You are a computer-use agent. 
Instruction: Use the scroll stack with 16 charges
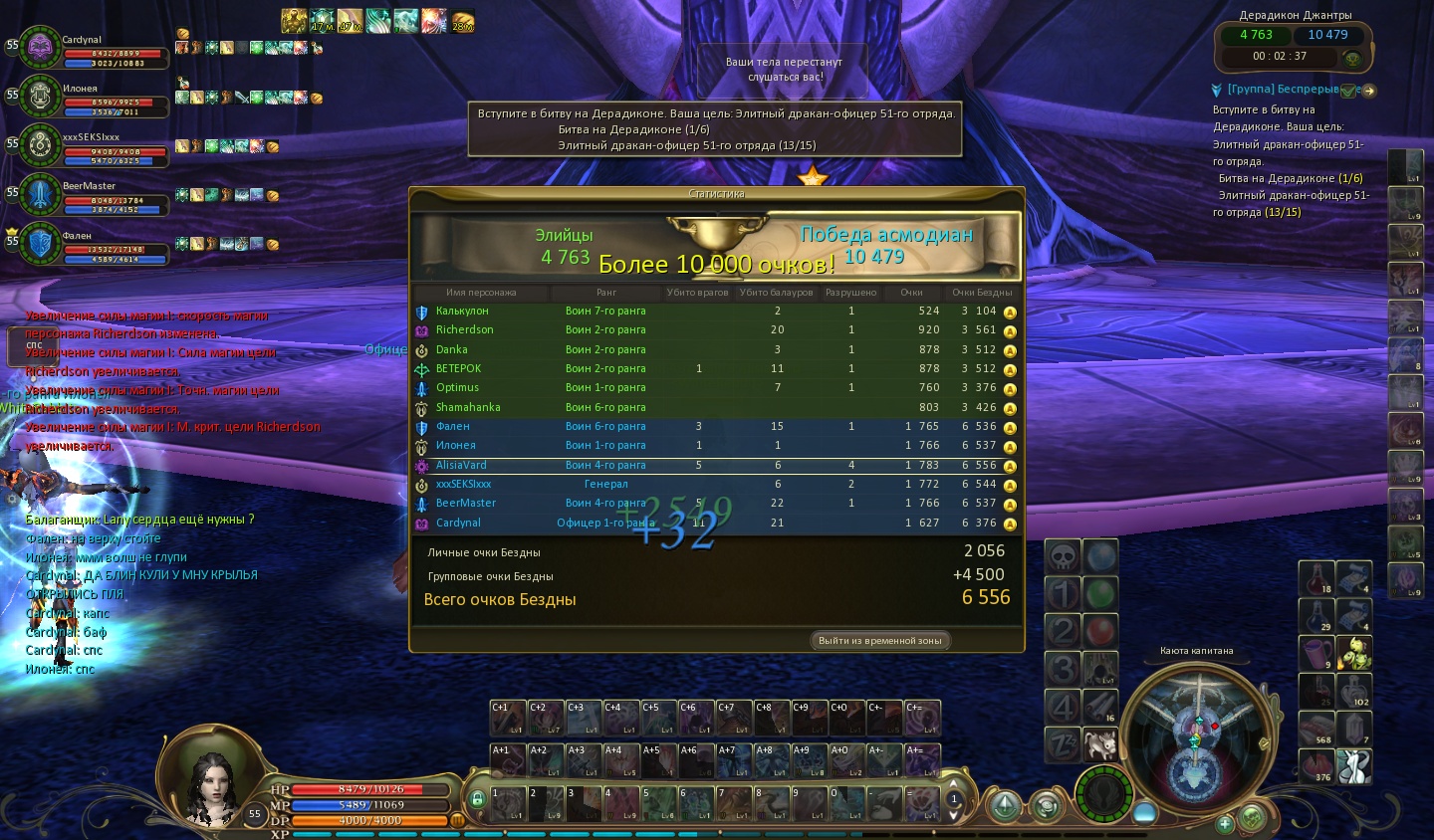(x=1100, y=706)
